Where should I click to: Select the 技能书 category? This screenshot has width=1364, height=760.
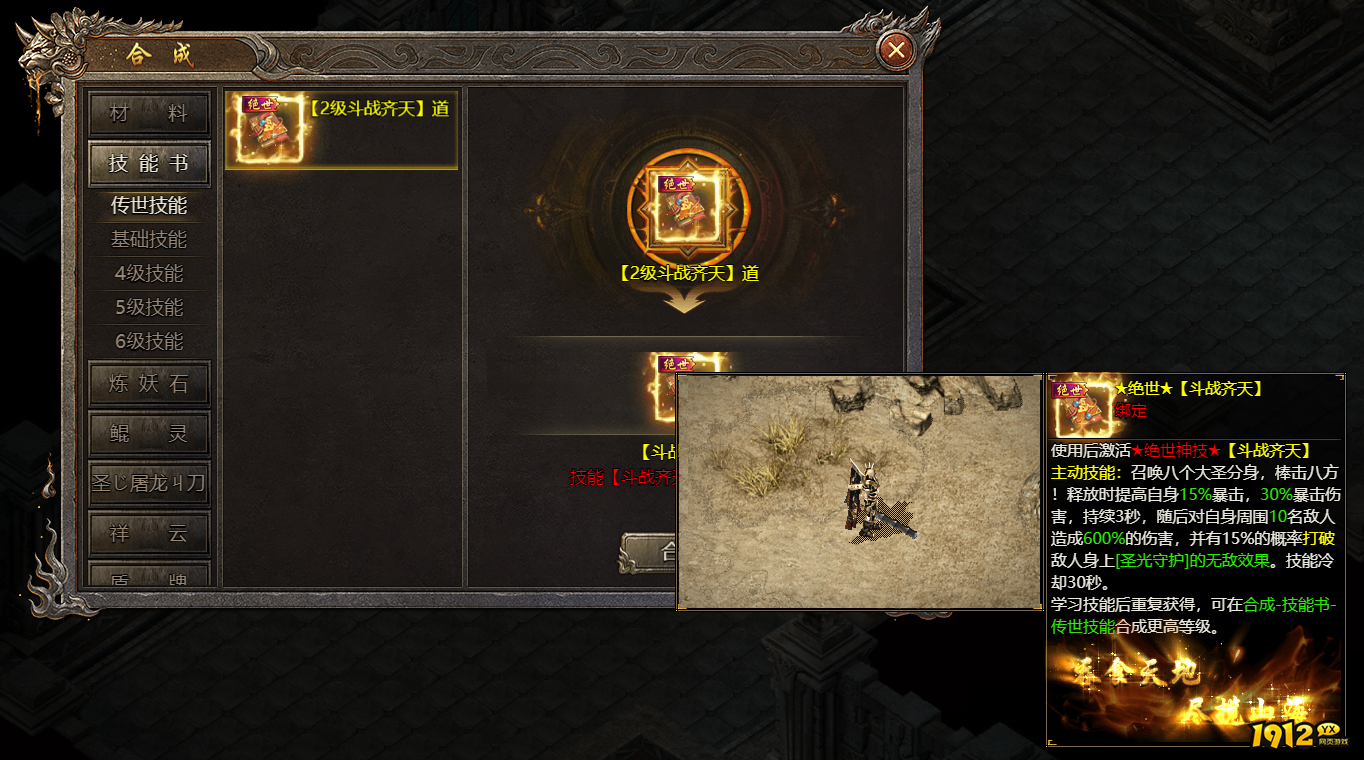click(149, 164)
